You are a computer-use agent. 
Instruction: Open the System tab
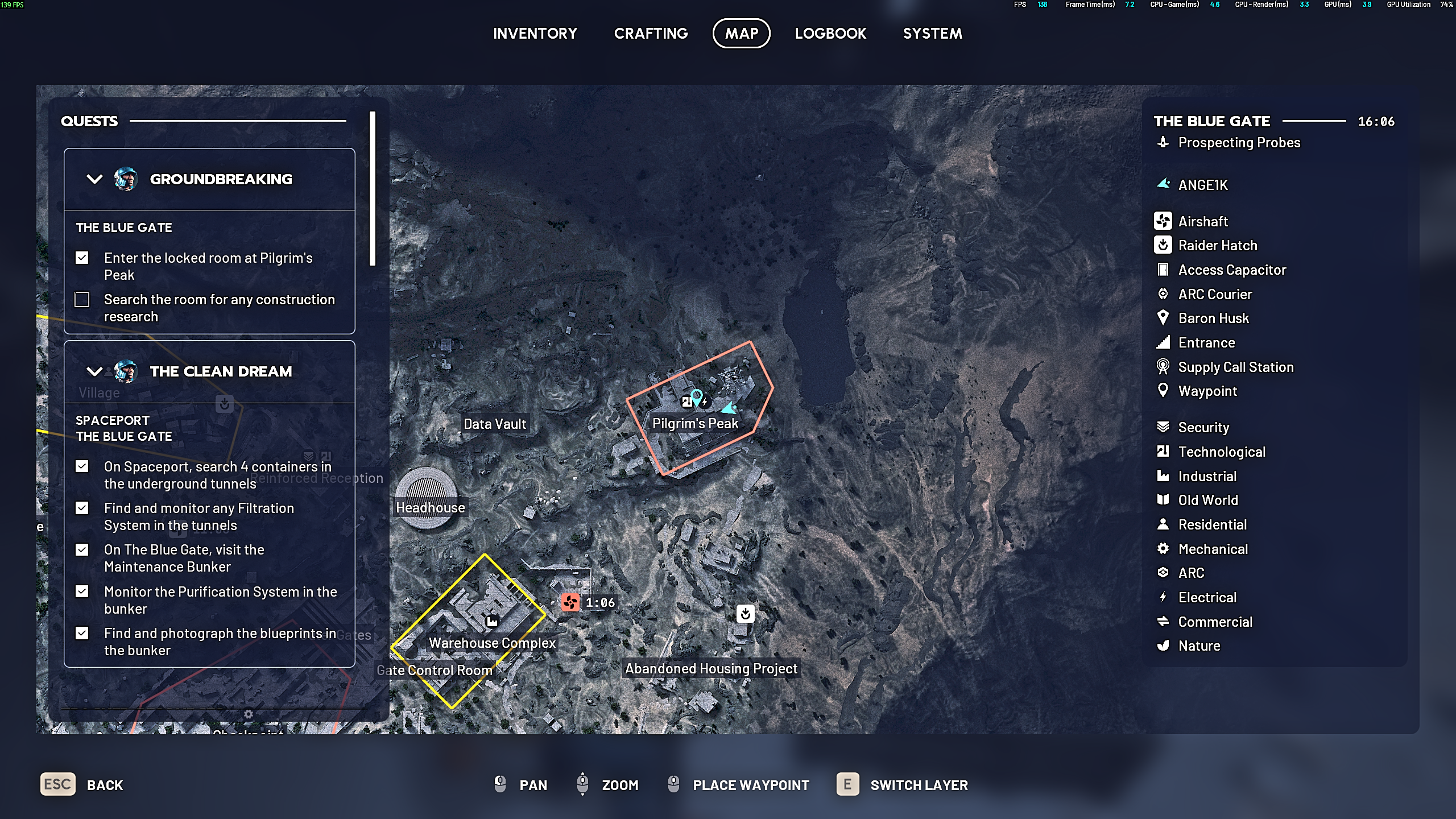(x=932, y=34)
